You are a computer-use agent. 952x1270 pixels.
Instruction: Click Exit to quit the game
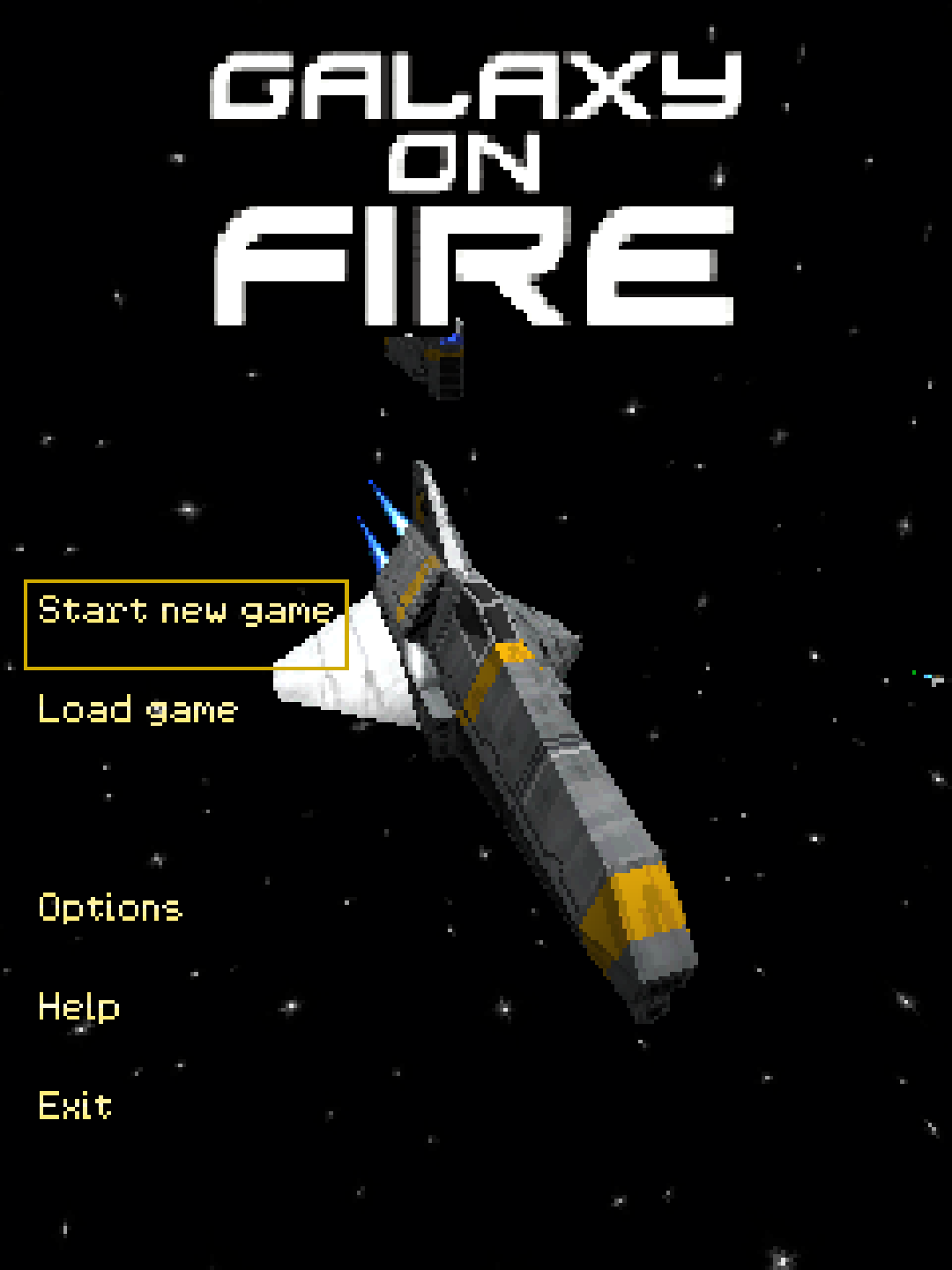coord(75,1106)
